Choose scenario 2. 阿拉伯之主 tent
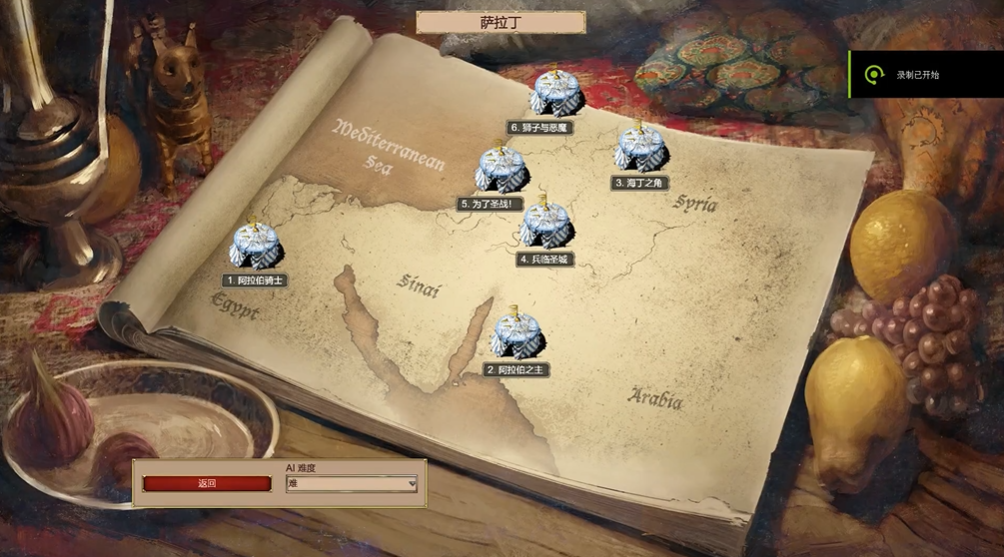Screen dimensions: 1004x557 pos(516,336)
